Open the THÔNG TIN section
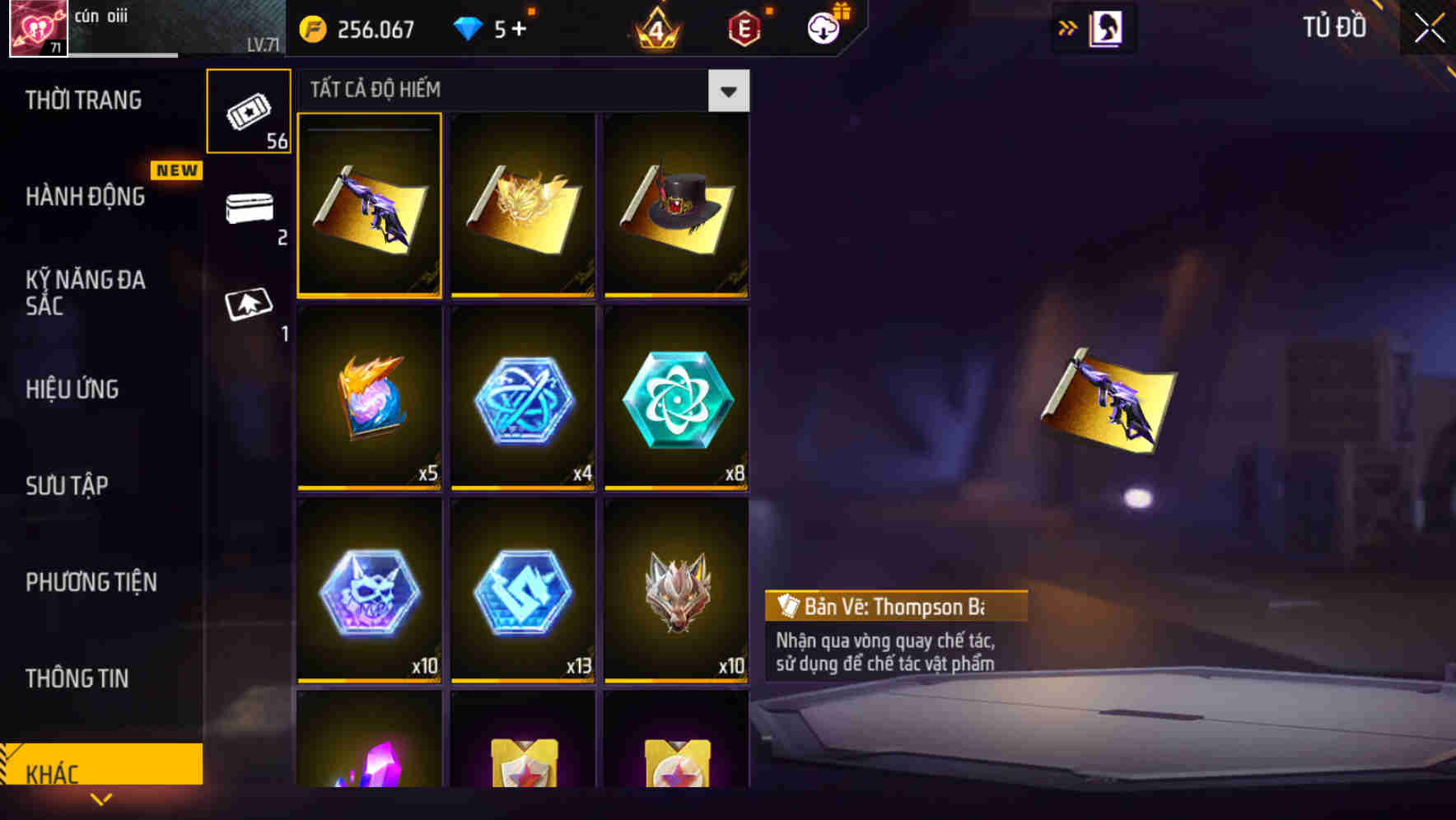This screenshot has height=820, width=1456. 77,678
